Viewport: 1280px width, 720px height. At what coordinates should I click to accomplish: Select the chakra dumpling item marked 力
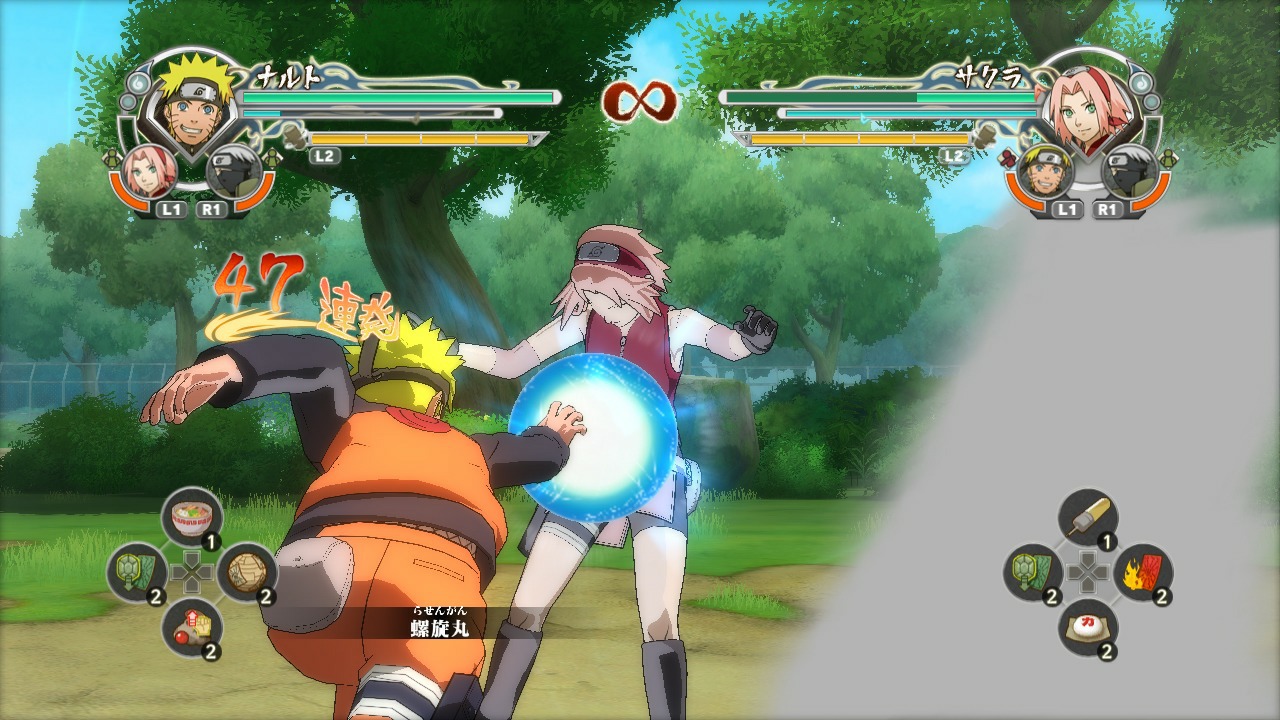tap(1088, 625)
